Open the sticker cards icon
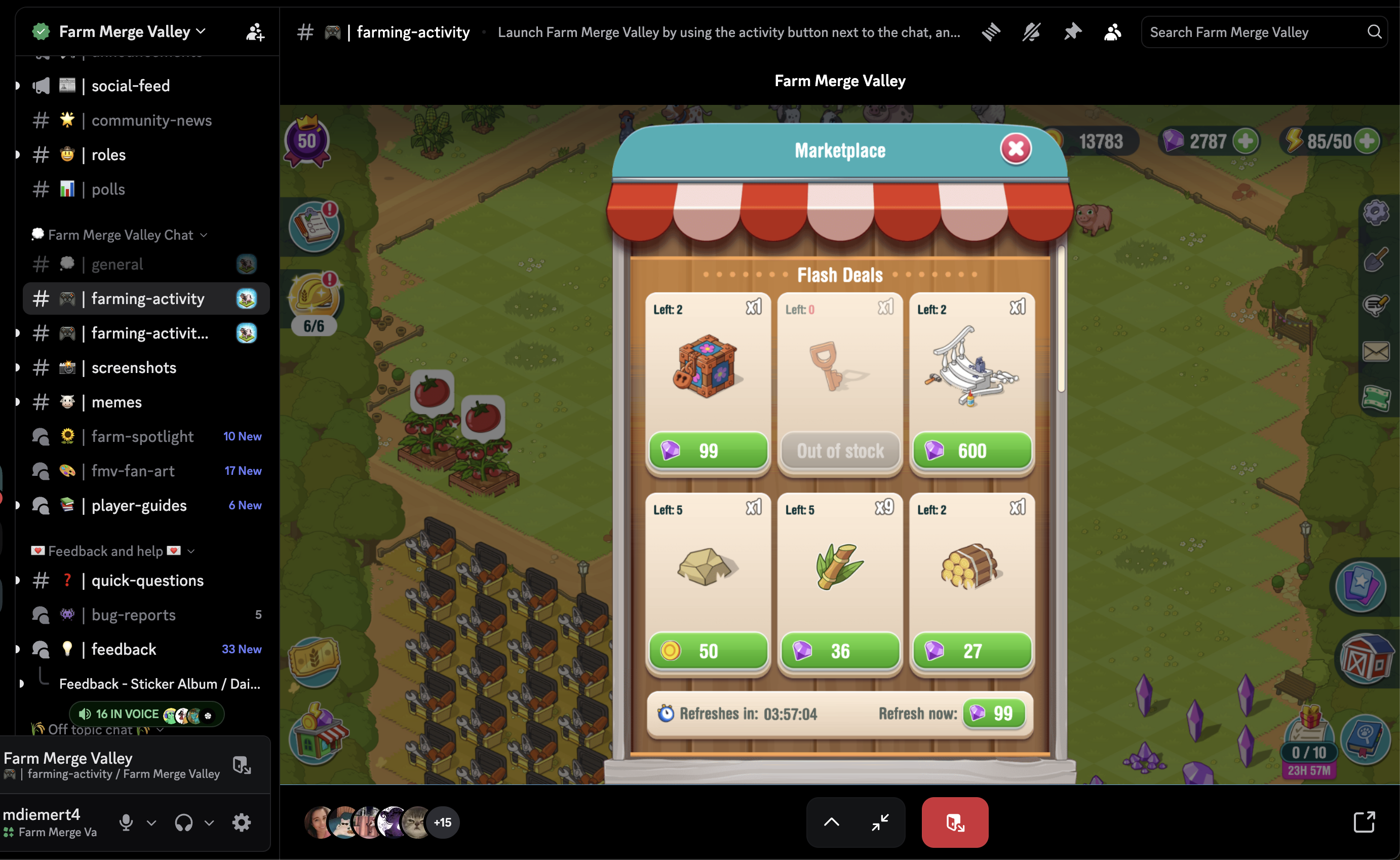 (1361, 586)
